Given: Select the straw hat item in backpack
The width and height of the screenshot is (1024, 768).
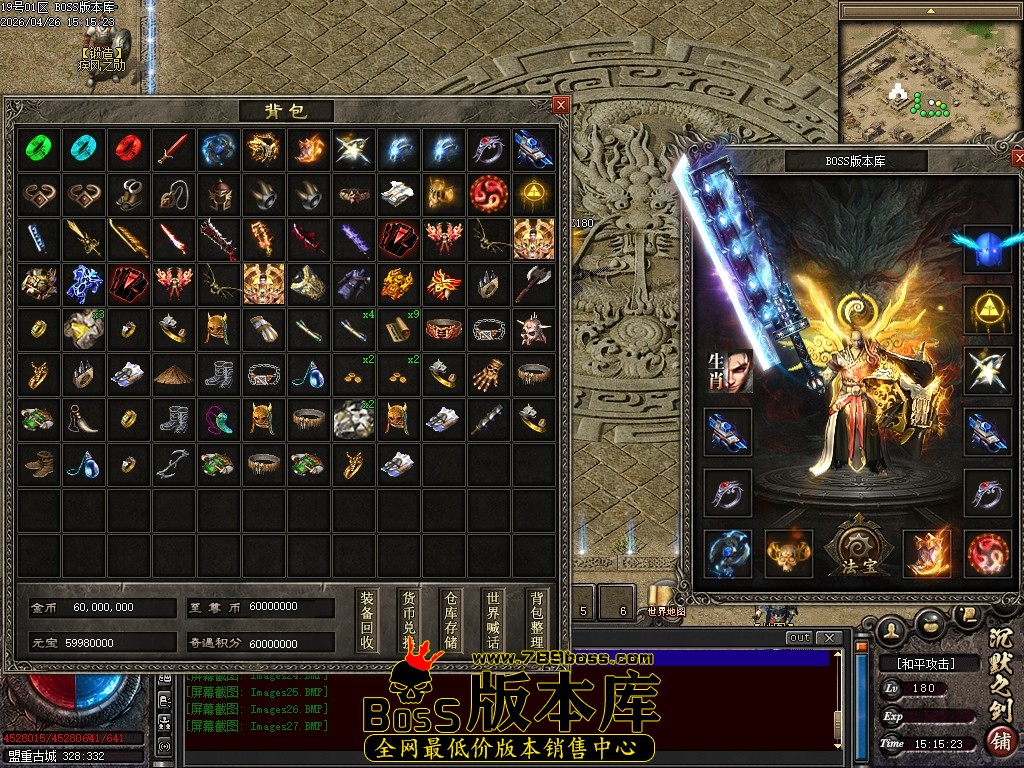Looking at the screenshot, I should tap(173, 375).
